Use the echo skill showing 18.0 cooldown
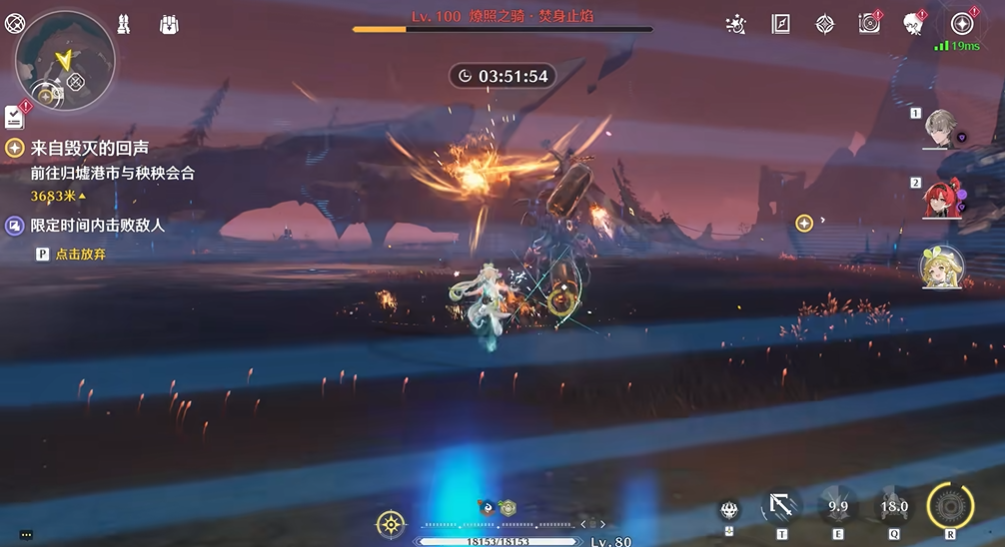 (893, 506)
